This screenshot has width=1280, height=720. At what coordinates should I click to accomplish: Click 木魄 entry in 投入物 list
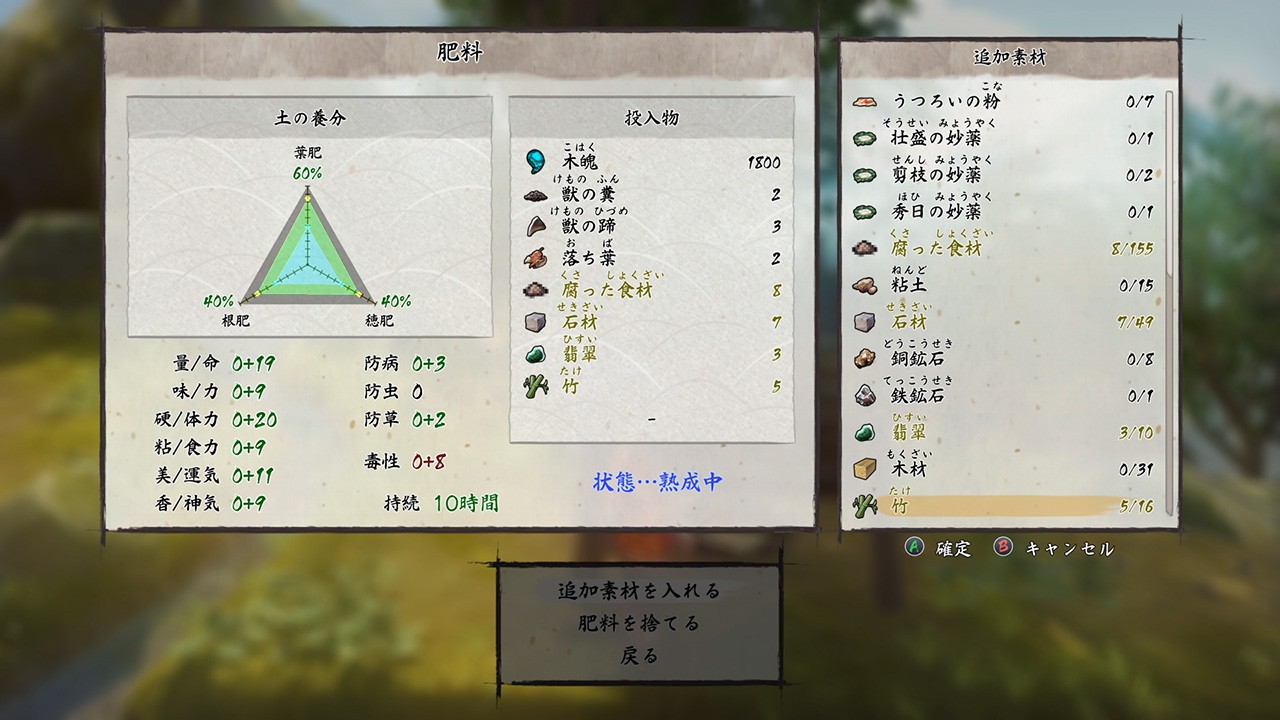point(651,162)
